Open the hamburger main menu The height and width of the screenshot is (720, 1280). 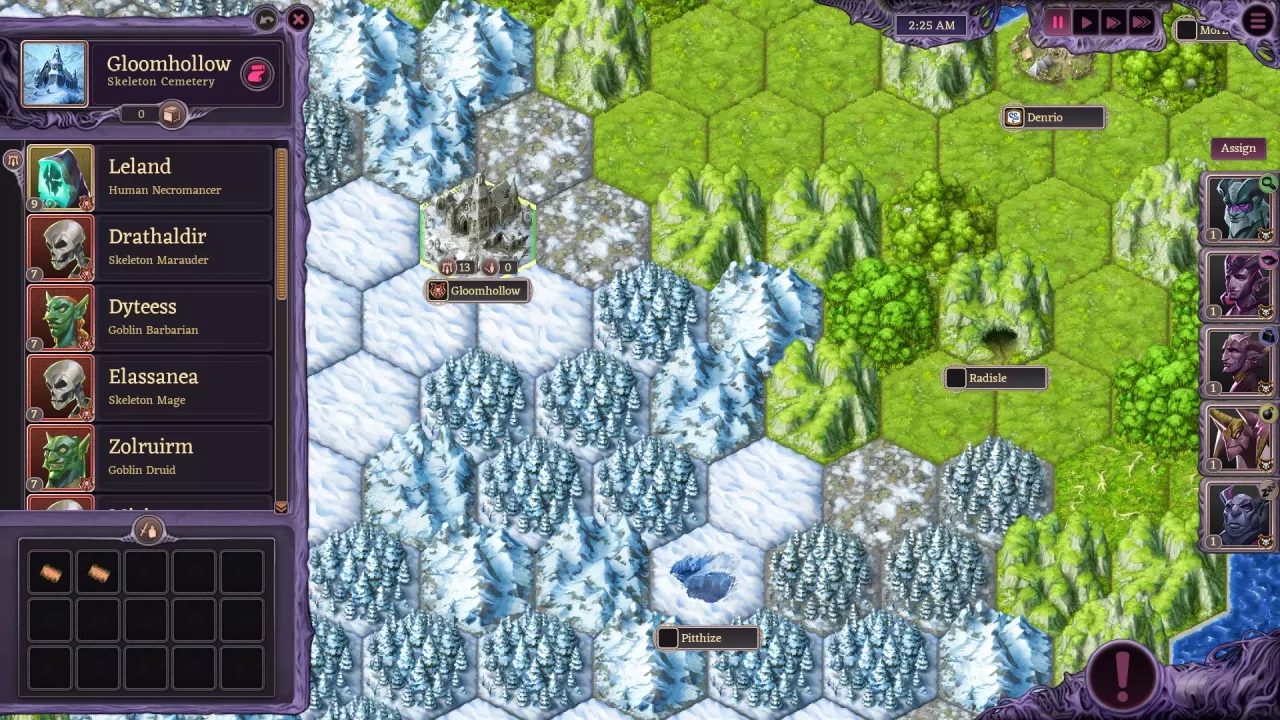(x=1258, y=21)
